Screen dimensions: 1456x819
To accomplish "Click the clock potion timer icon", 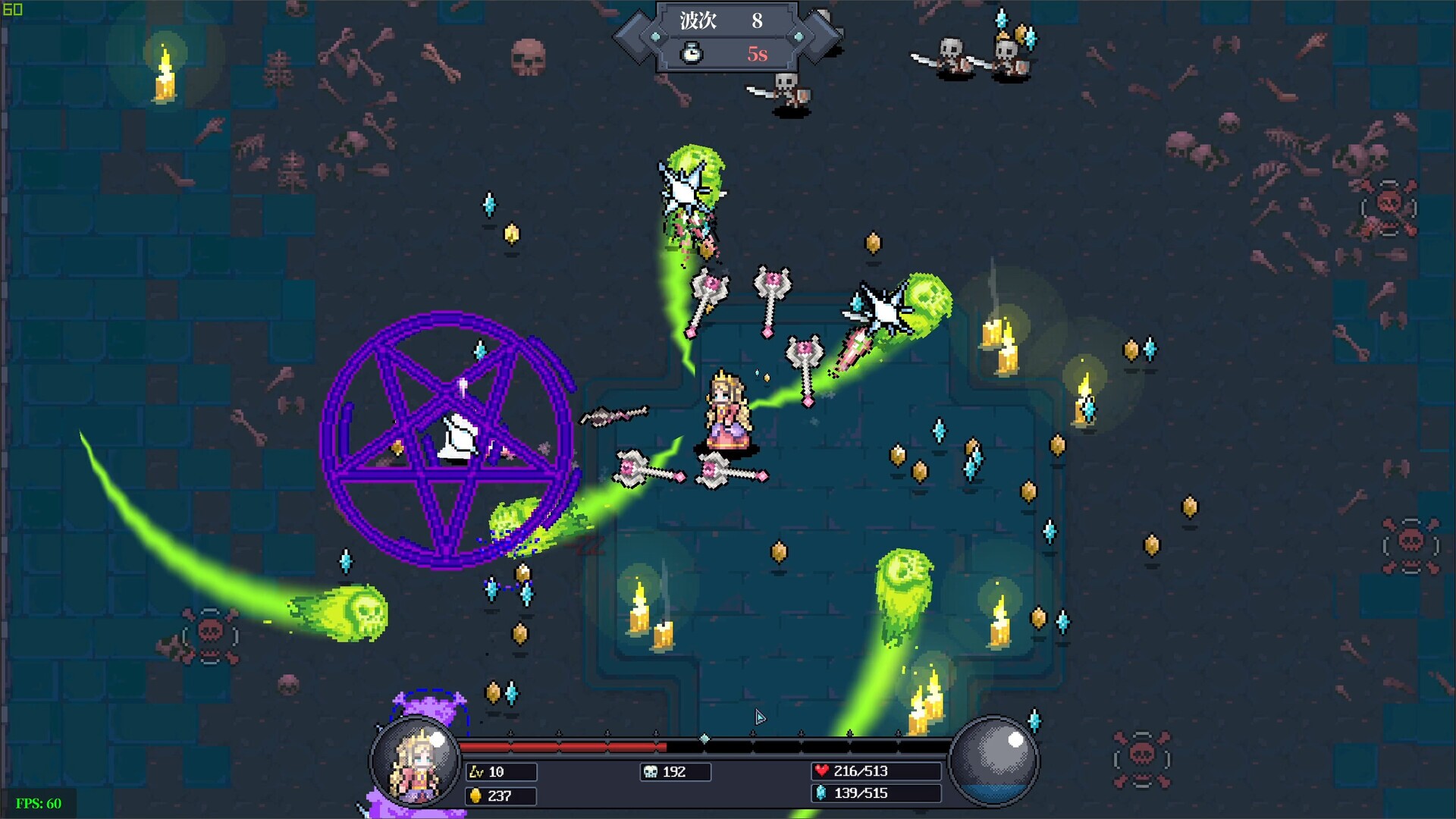I will (x=691, y=53).
